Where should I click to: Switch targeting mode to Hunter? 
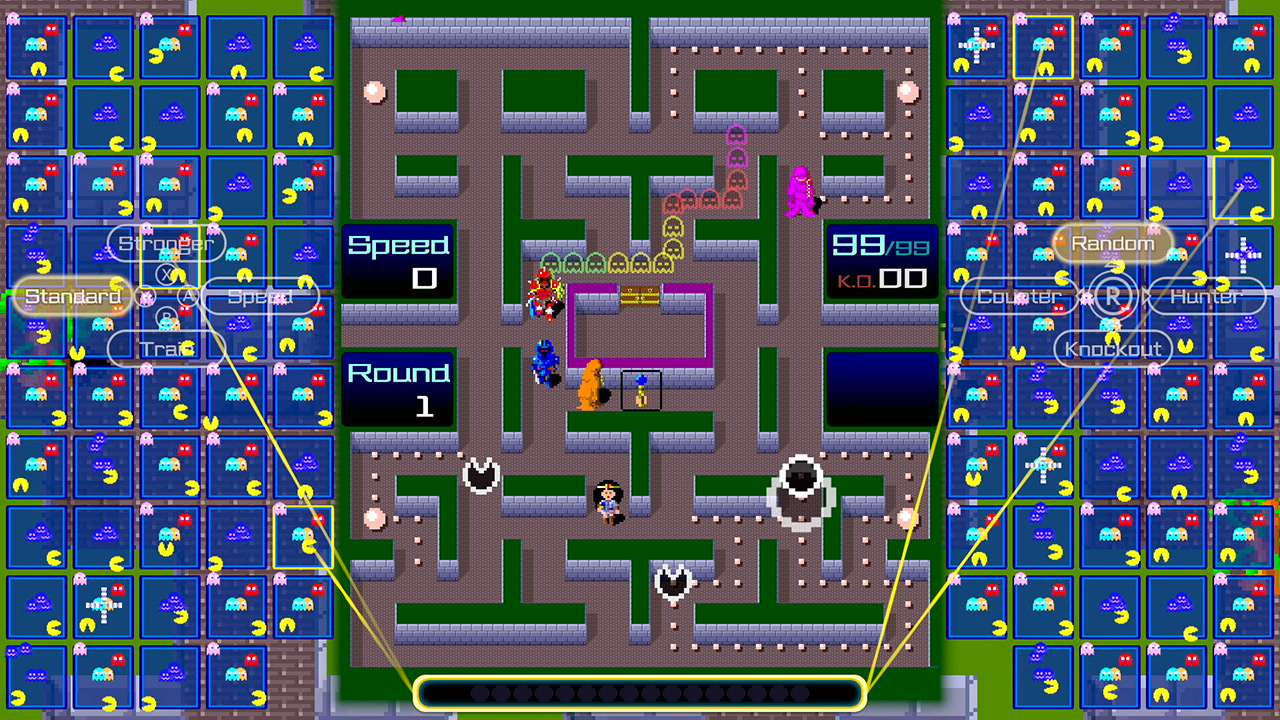tap(1207, 296)
